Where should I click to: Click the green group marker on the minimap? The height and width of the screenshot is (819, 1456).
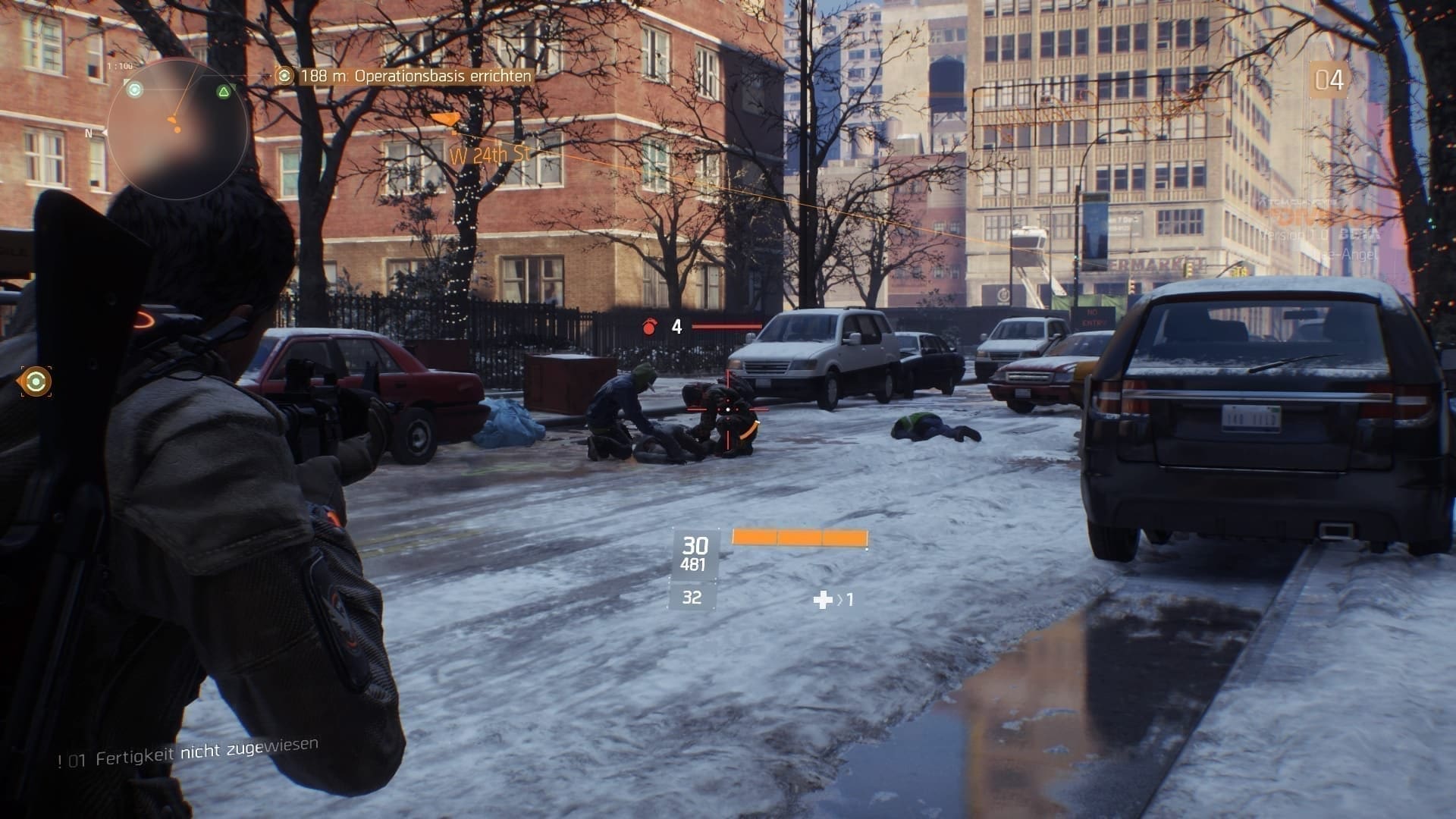pos(222,93)
